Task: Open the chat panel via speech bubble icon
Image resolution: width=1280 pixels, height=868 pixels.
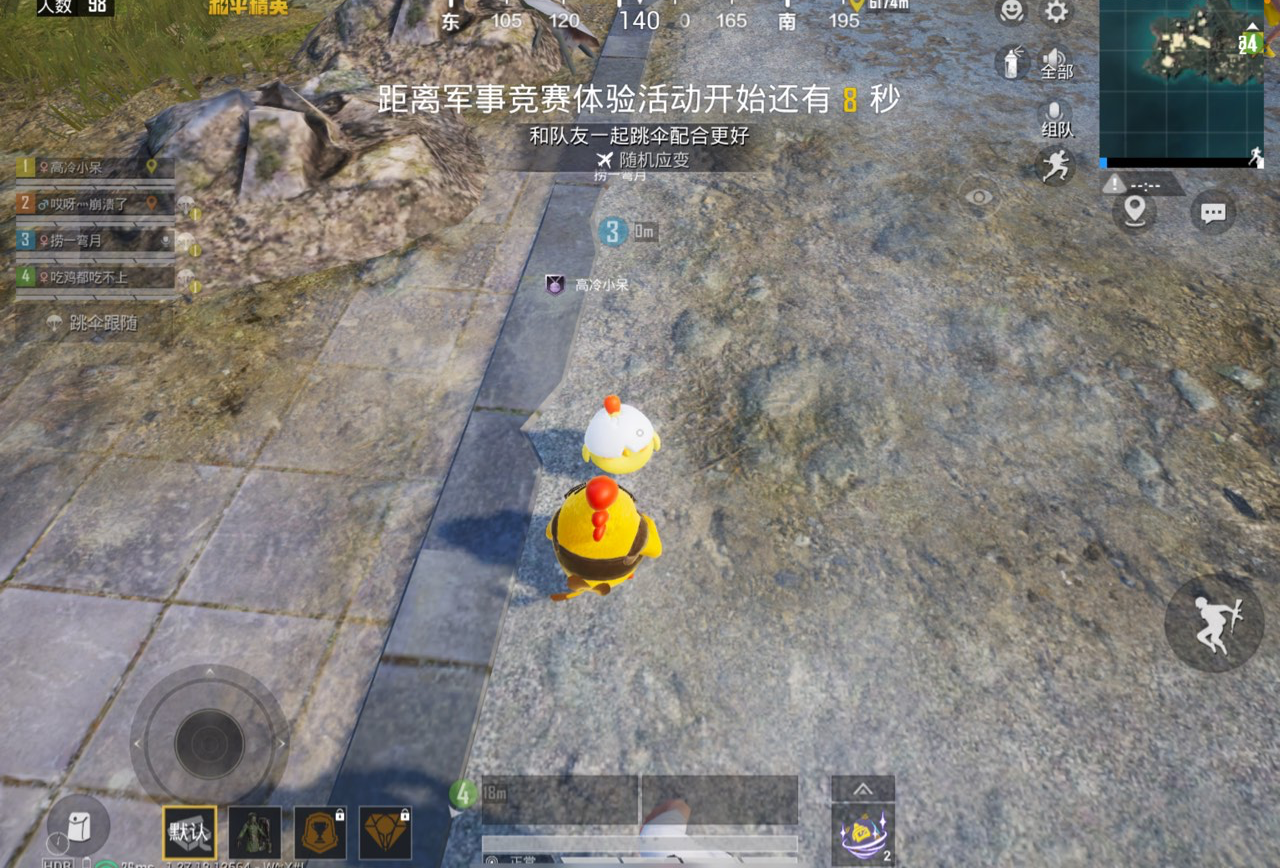Action: click(x=1212, y=212)
